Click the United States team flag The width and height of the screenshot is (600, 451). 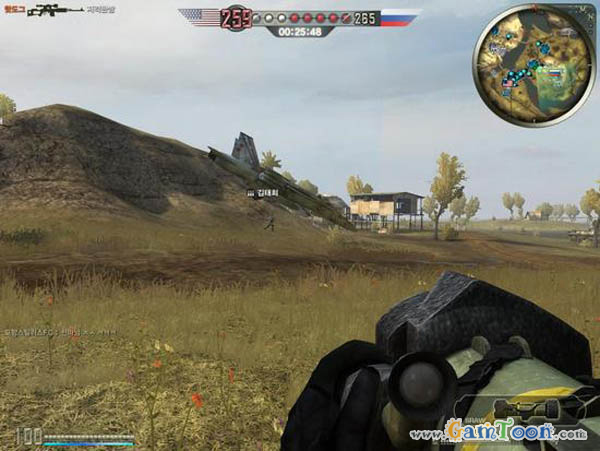click(x=200, y=17)
